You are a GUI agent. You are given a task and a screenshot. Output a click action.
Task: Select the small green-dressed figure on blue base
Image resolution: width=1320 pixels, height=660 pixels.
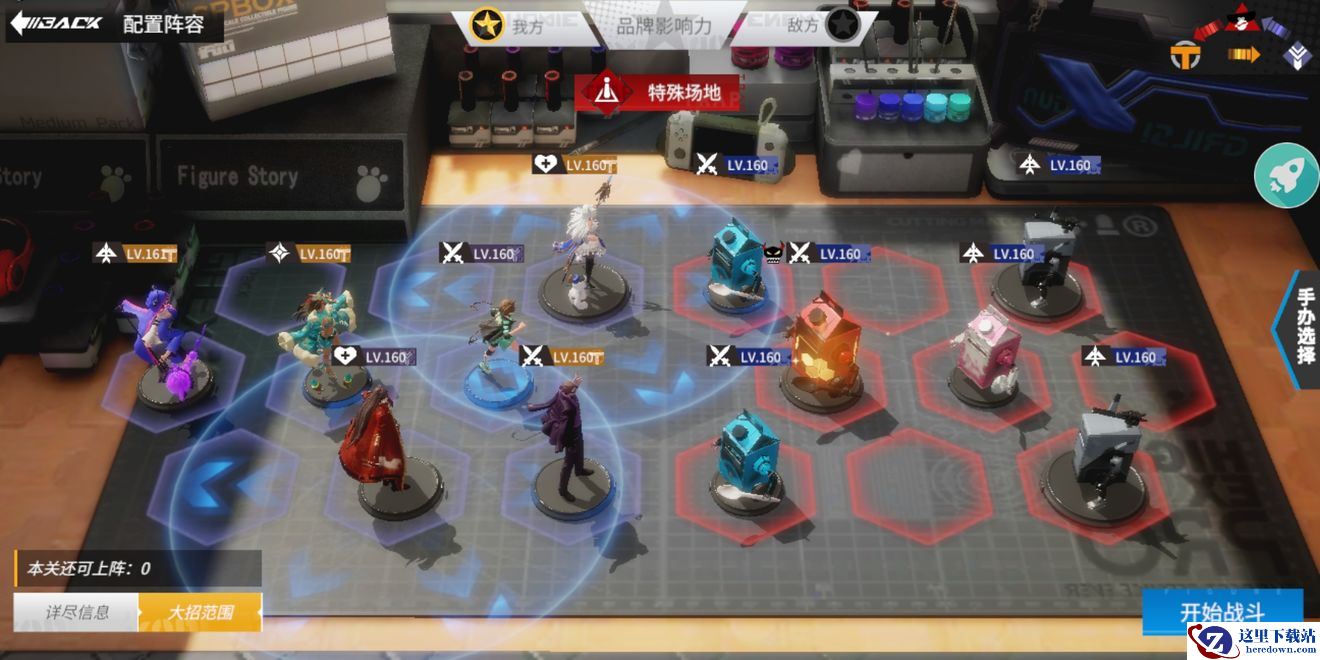[x=497, y=345]
